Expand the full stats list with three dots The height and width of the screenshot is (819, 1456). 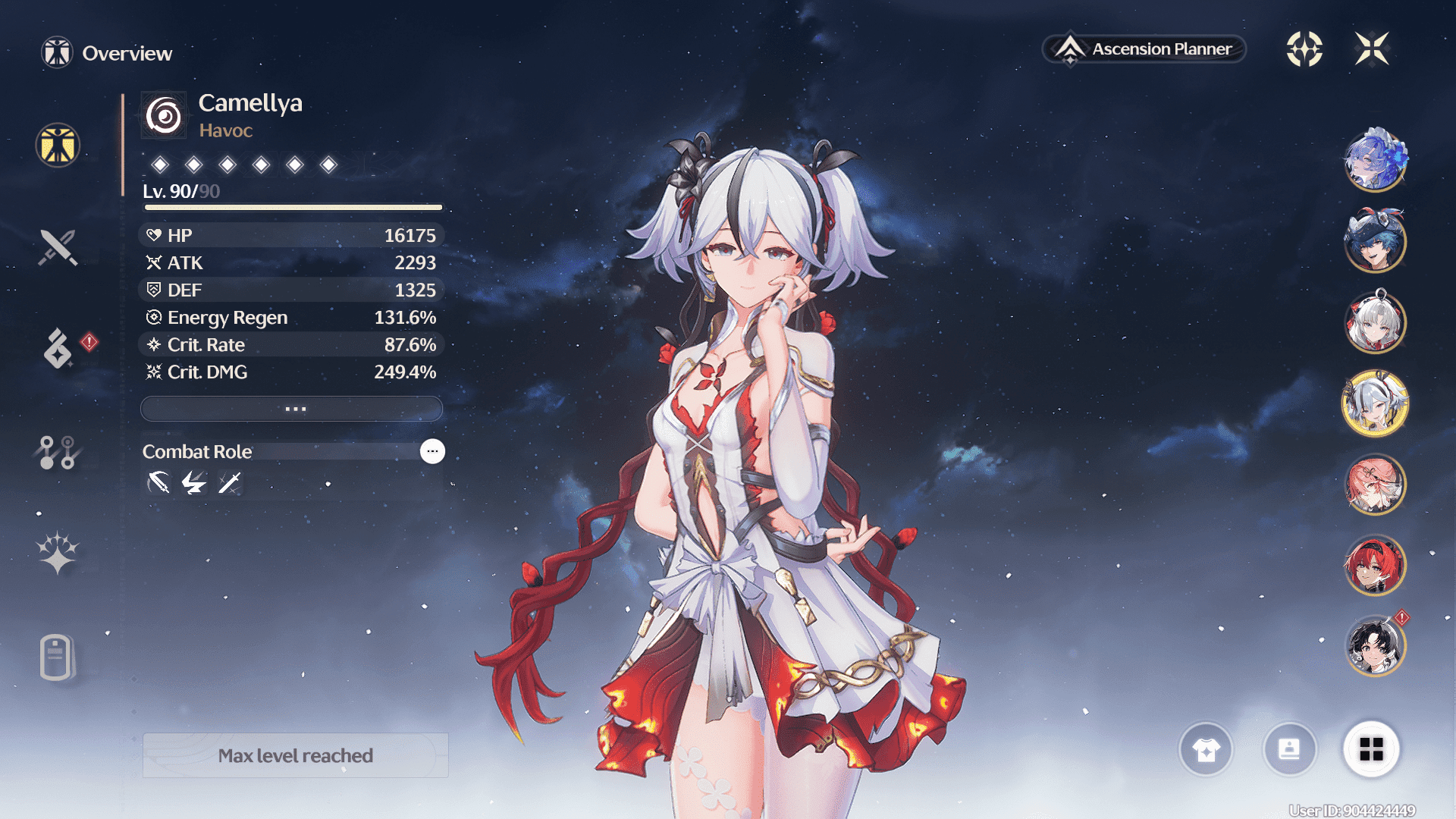[x=292, y=409]
